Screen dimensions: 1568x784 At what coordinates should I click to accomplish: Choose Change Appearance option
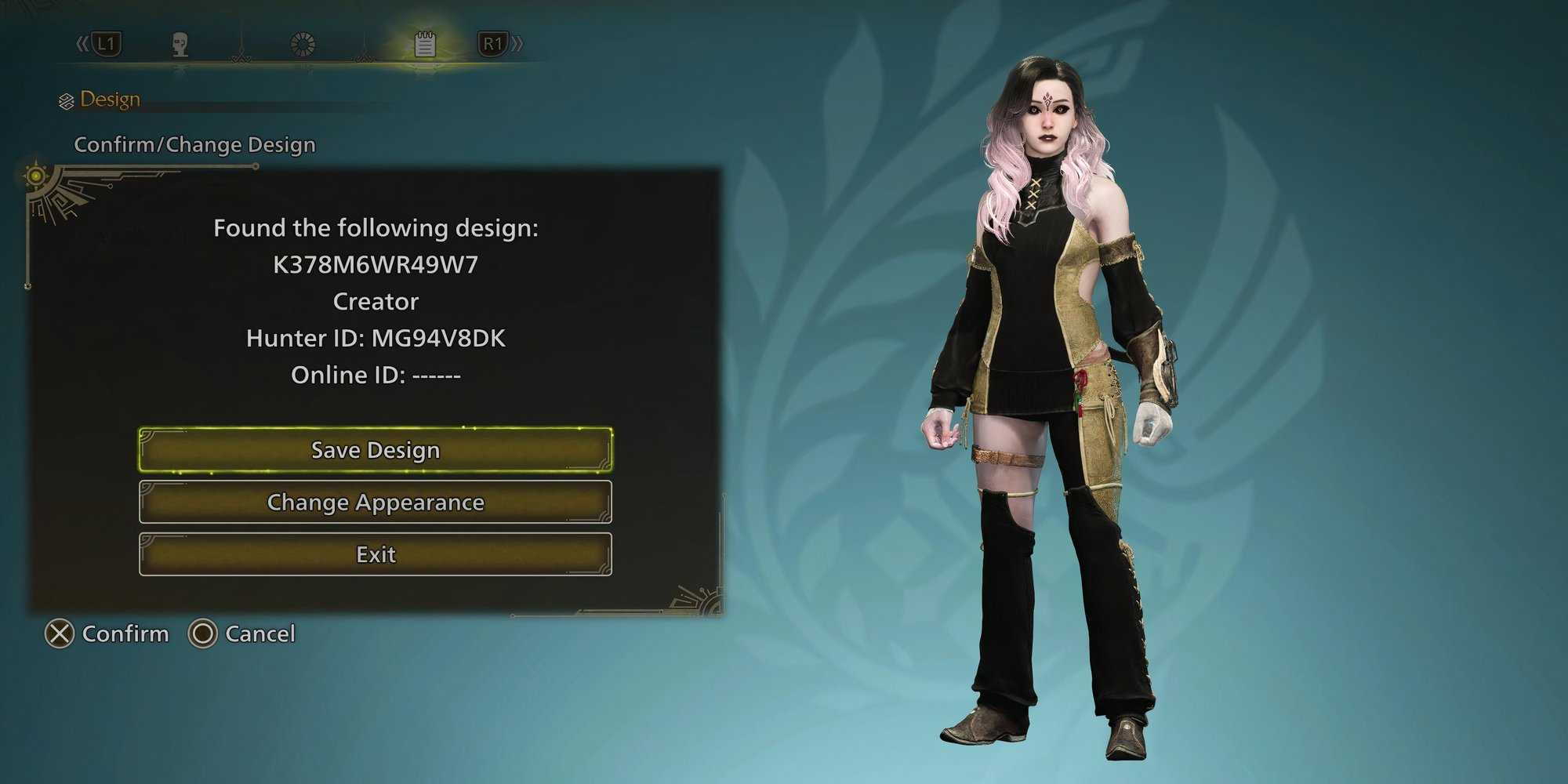[x=376, y=502]
